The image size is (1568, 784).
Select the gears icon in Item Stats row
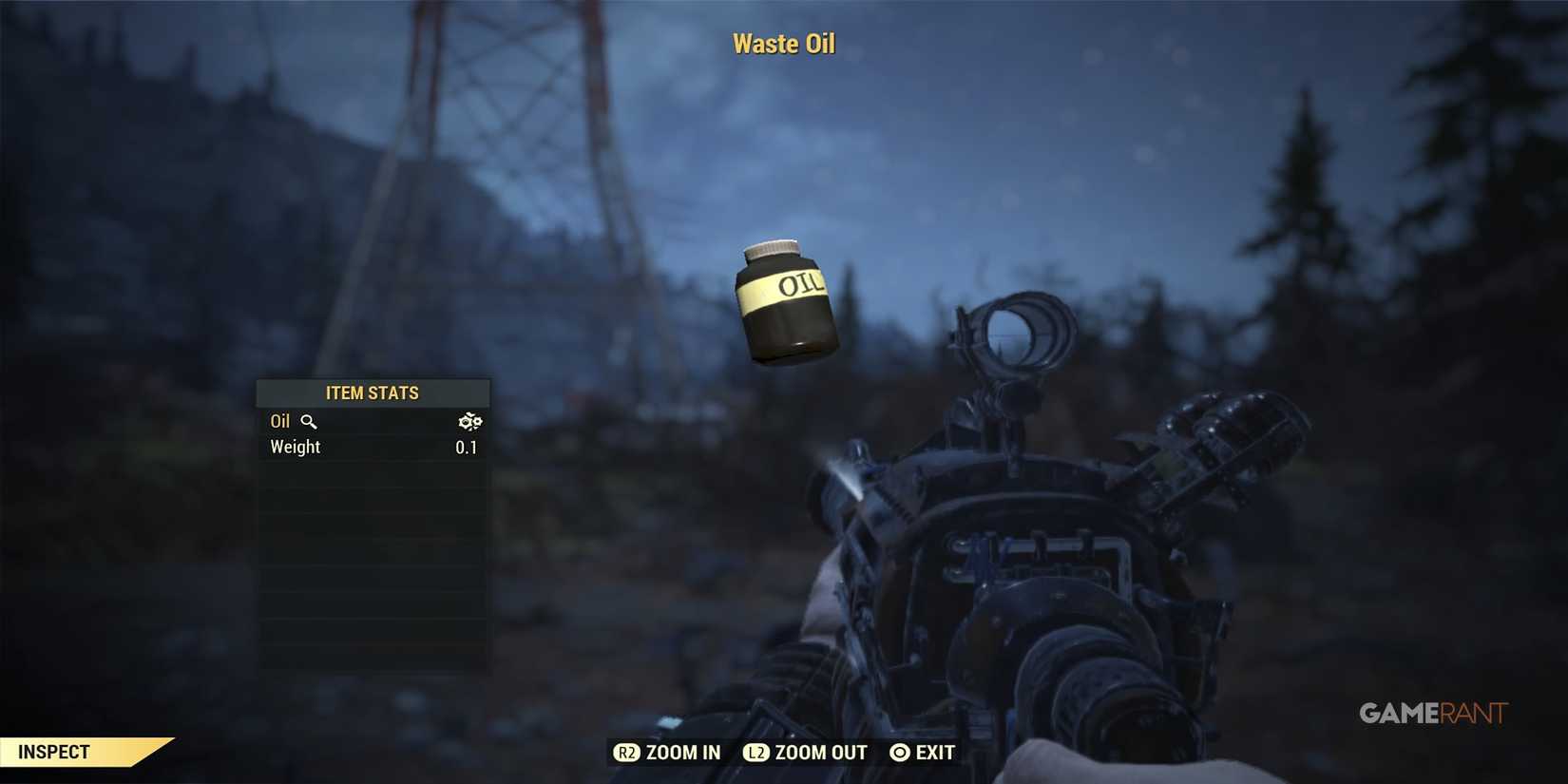[x=470, y=420]
